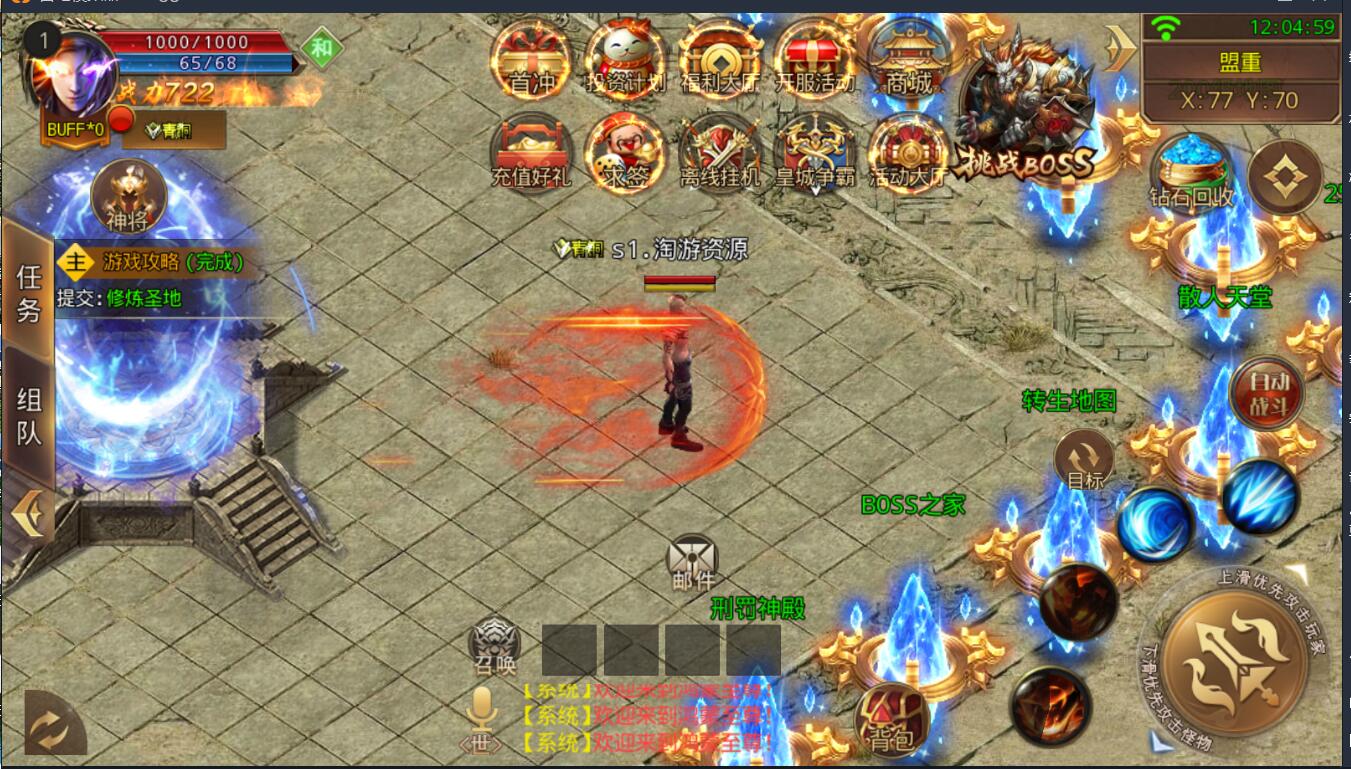Switch to the 组队 team tab
The image size is (1351, 769).
[28, 415]
